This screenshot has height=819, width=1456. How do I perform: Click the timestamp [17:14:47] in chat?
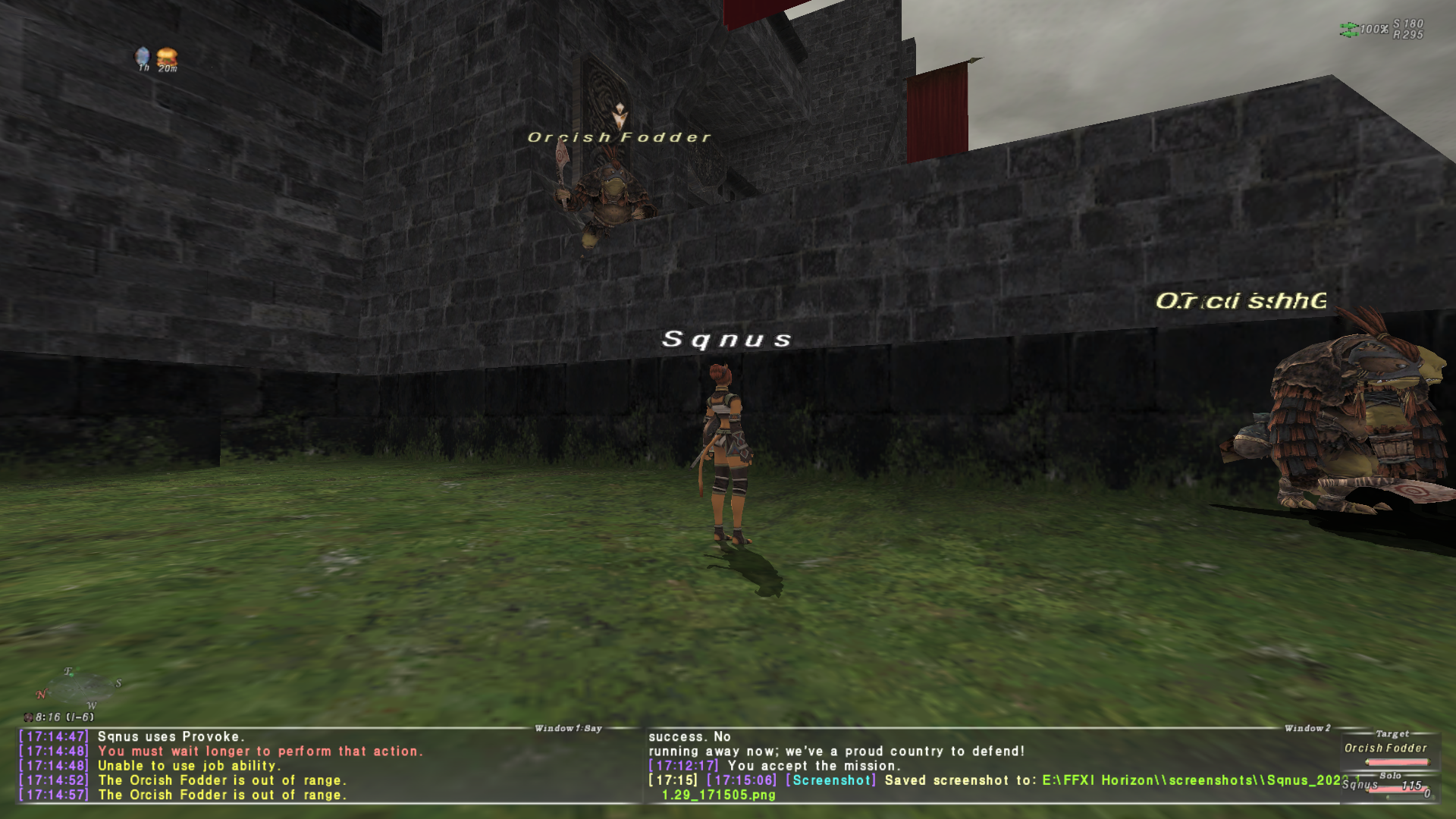pos(53,736)
